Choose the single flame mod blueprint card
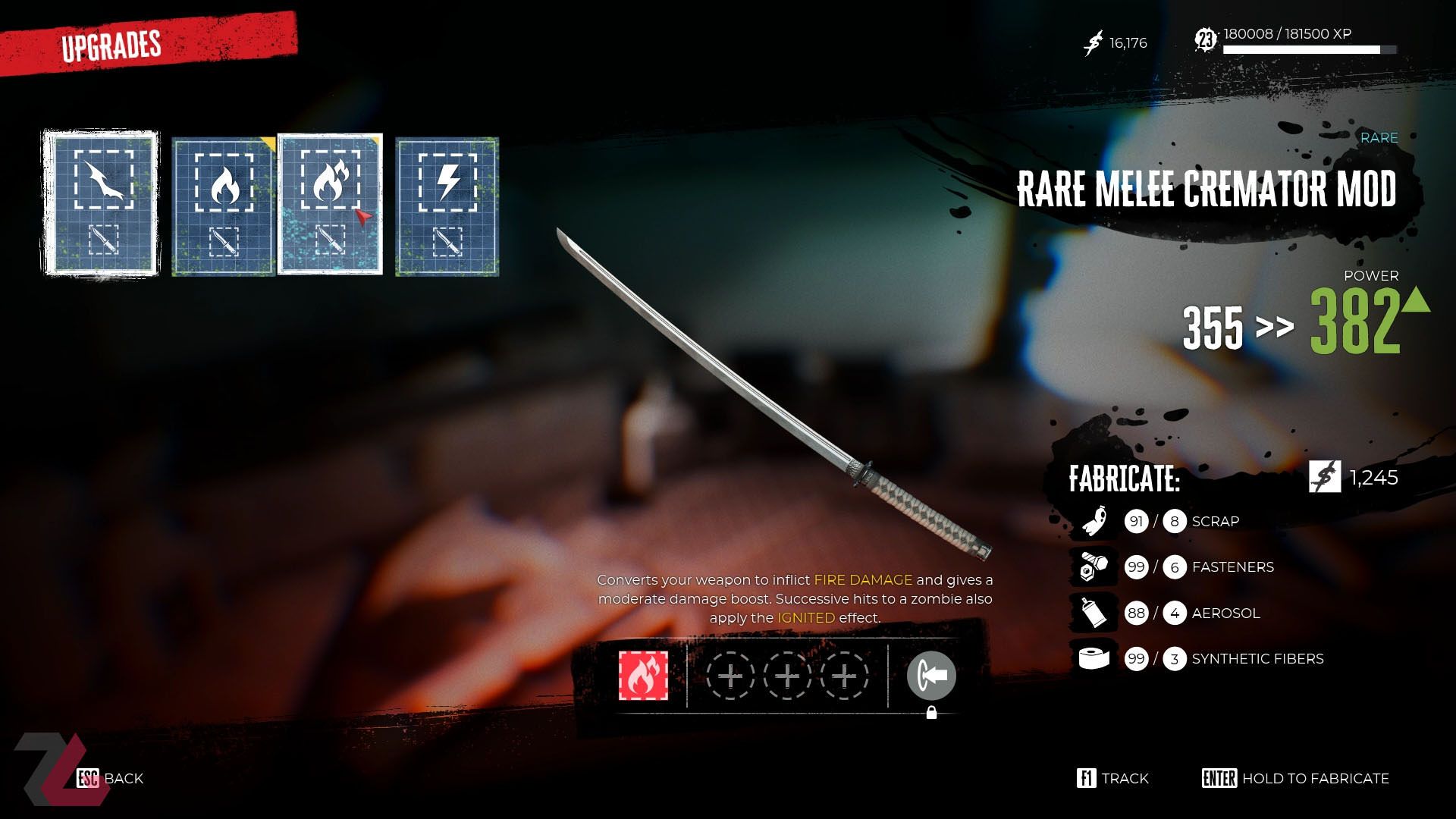Screen dimensions: 1456x819 [x=223, y=206]
